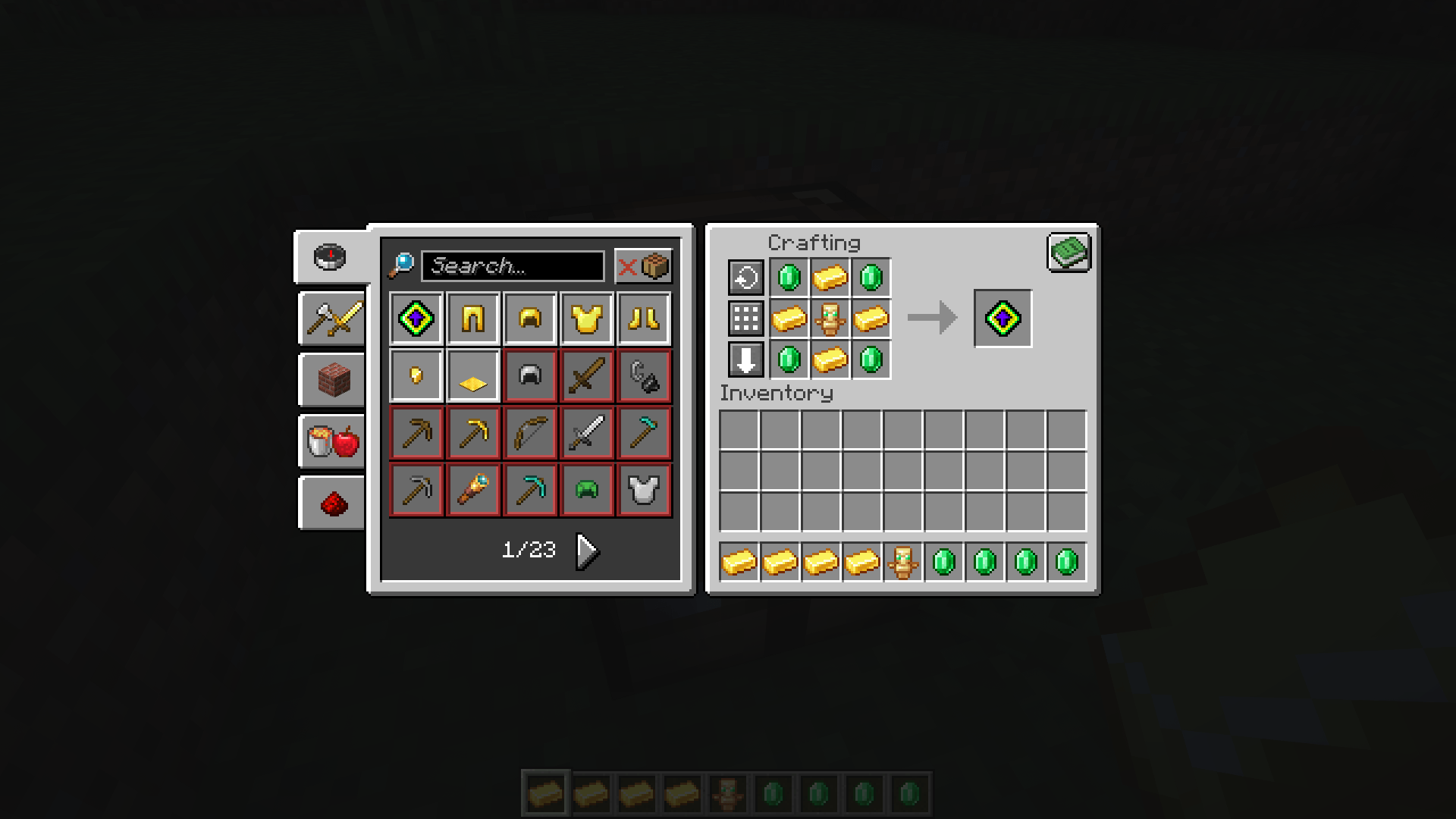Switch to the tools tab with crossed axes
The width and height of the screenshot is (1456, 819).
click(331, 318)
